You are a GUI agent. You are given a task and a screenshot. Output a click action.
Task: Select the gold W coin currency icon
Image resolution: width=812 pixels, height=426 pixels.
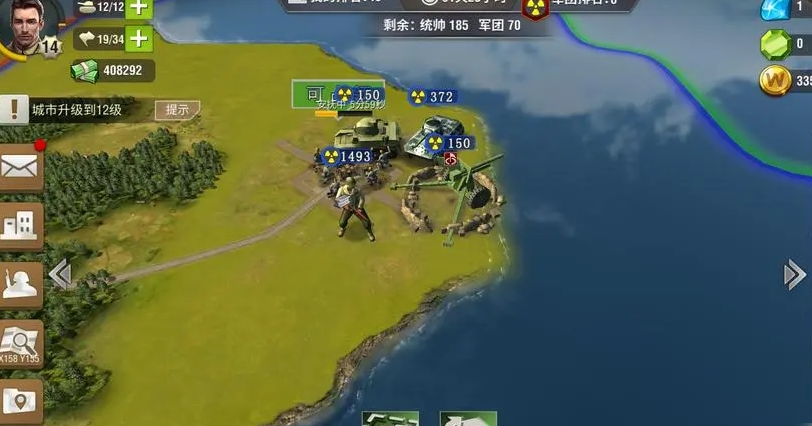click(x=775, y=81)
